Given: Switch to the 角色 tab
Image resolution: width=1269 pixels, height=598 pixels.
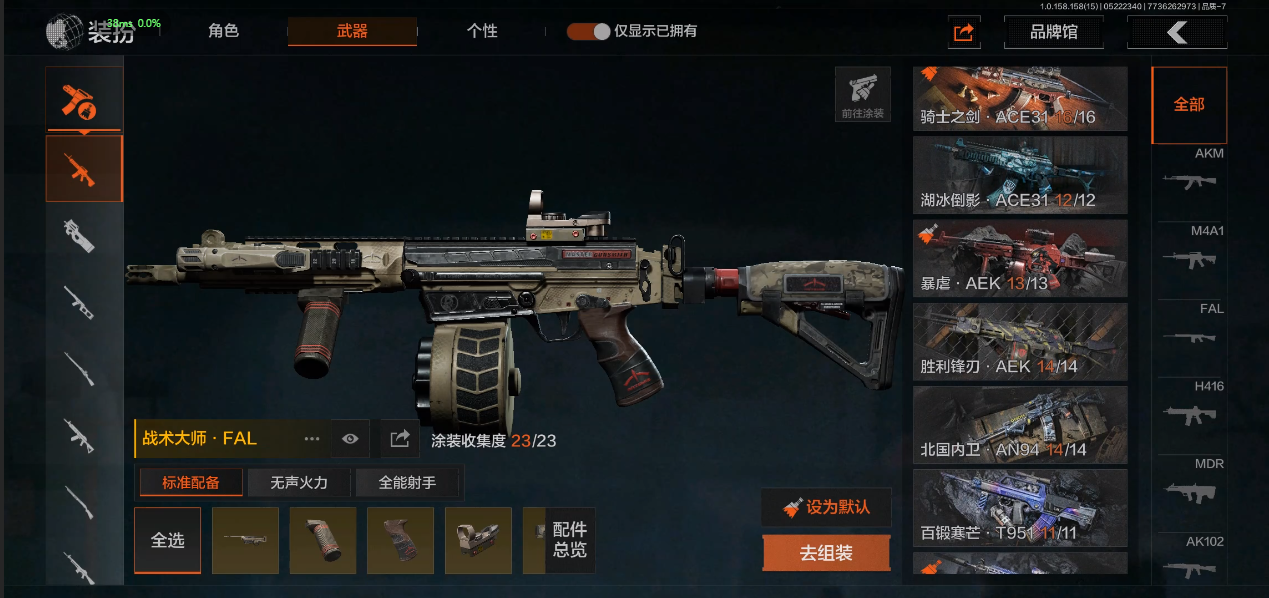Looking at the screenshot, I should pyautogui.click(x=224, y=31).
